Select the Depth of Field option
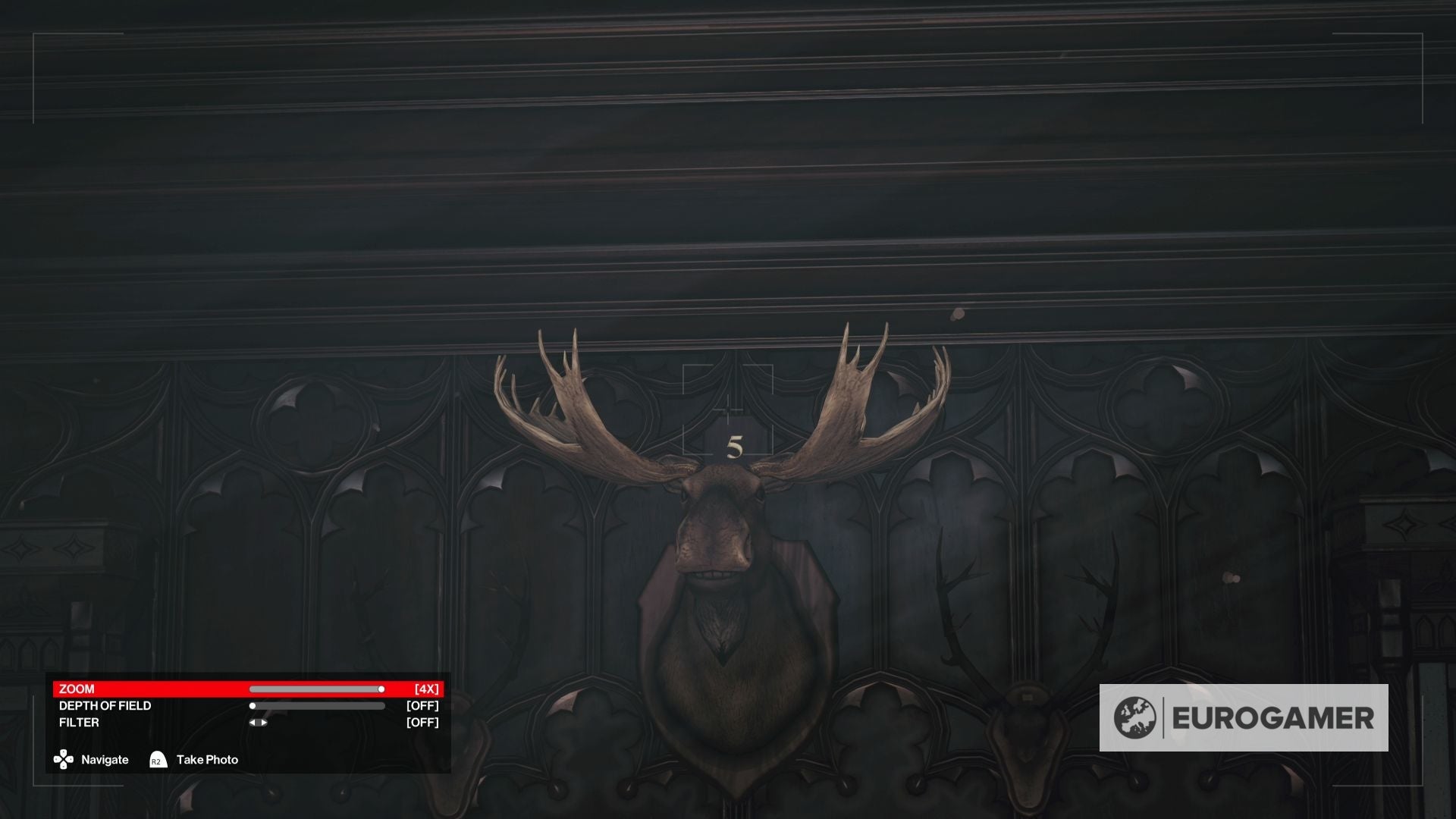Screen dimensions: 1456x819 pos(105,706)
